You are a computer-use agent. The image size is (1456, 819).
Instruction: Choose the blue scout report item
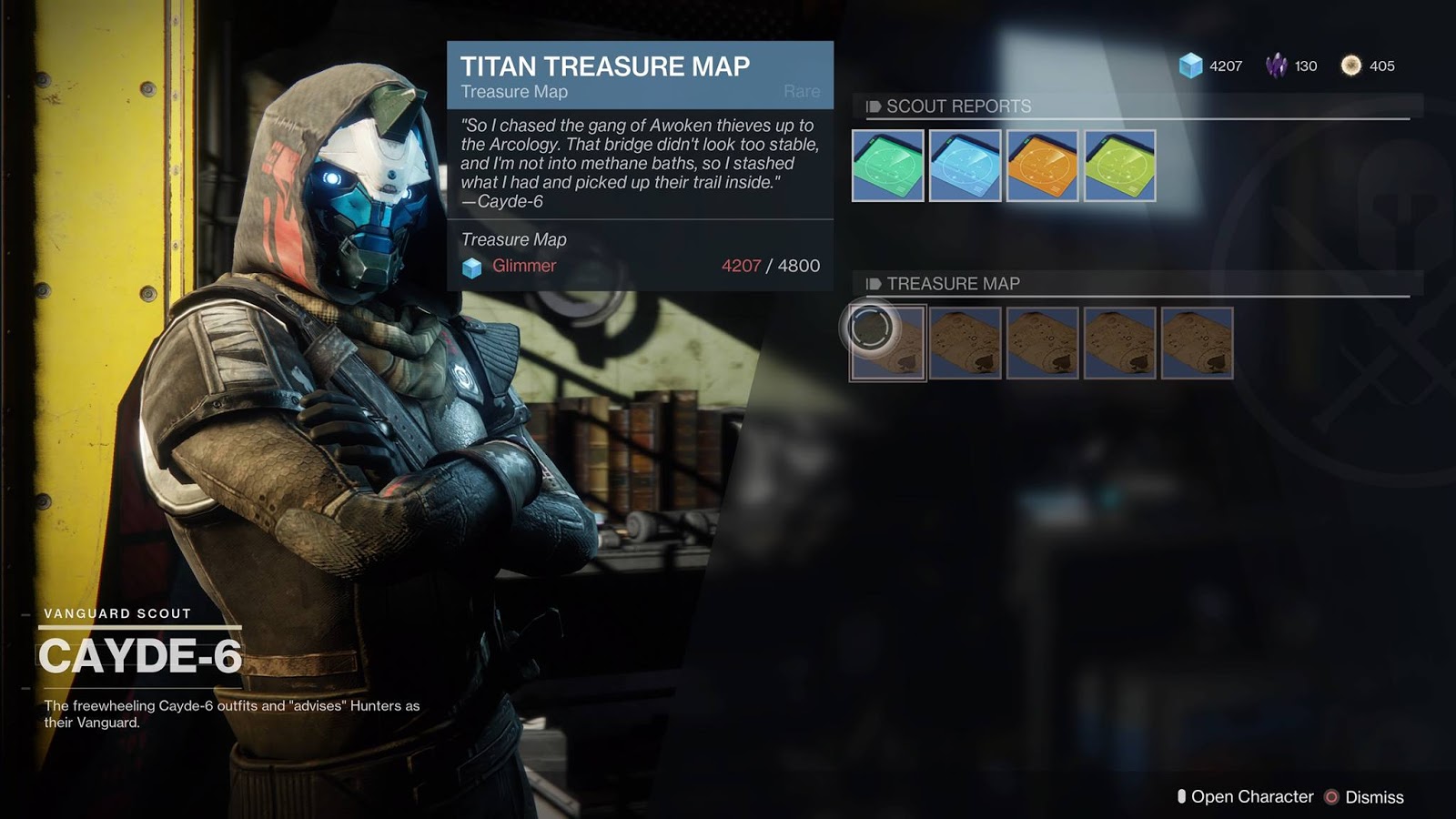pyautogui.click(x=966, y=166)
